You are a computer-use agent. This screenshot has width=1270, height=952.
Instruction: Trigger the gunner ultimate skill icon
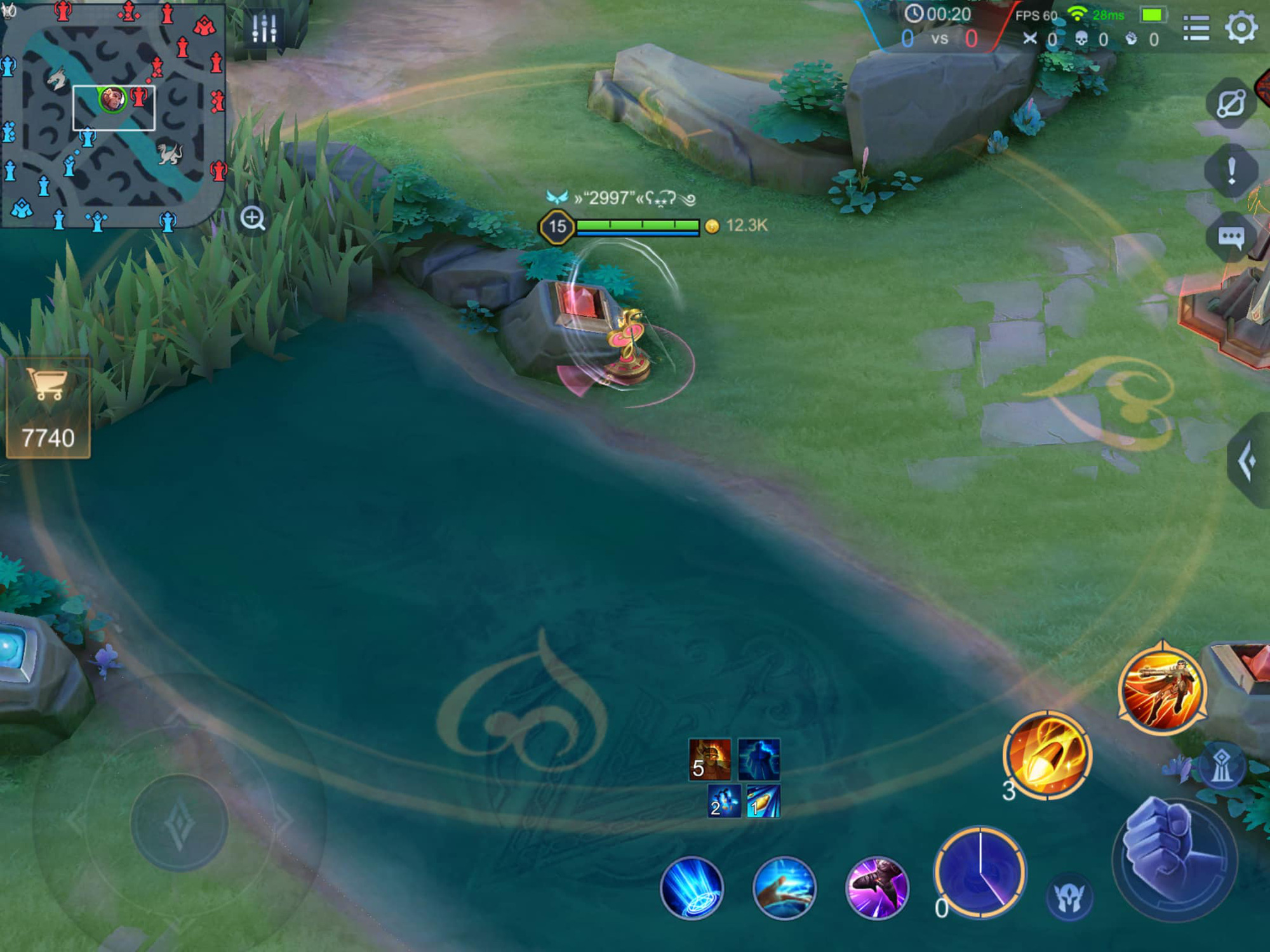coord(1162,689)
